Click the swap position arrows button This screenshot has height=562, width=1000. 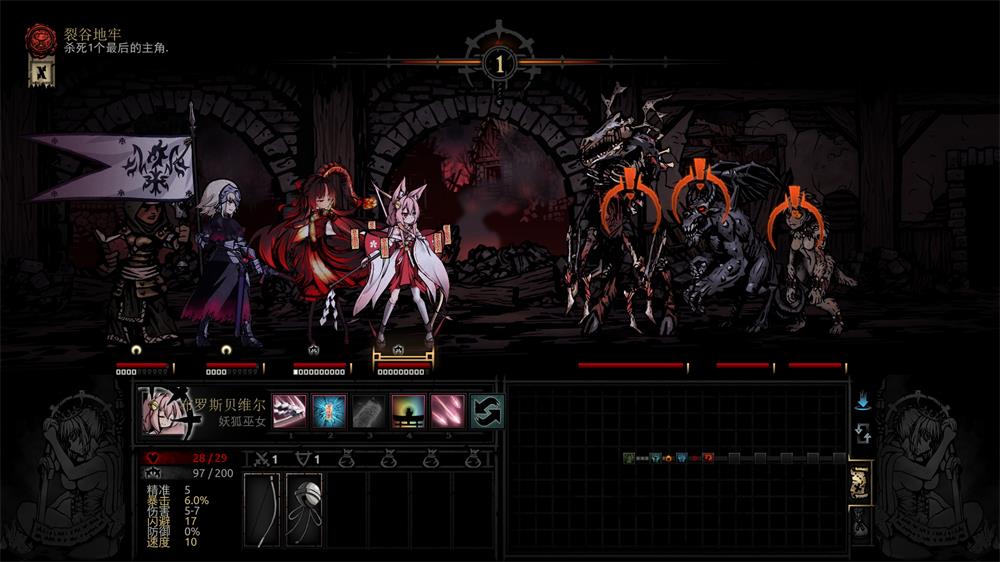(487, 411)
